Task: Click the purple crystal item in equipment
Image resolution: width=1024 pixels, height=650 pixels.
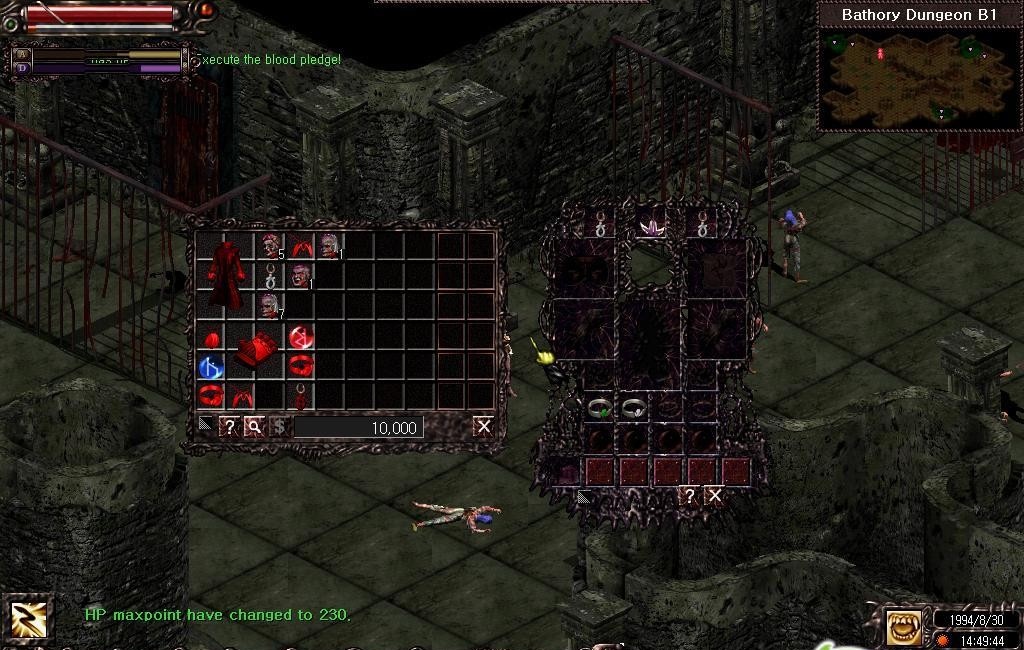Action: (652, 227)
